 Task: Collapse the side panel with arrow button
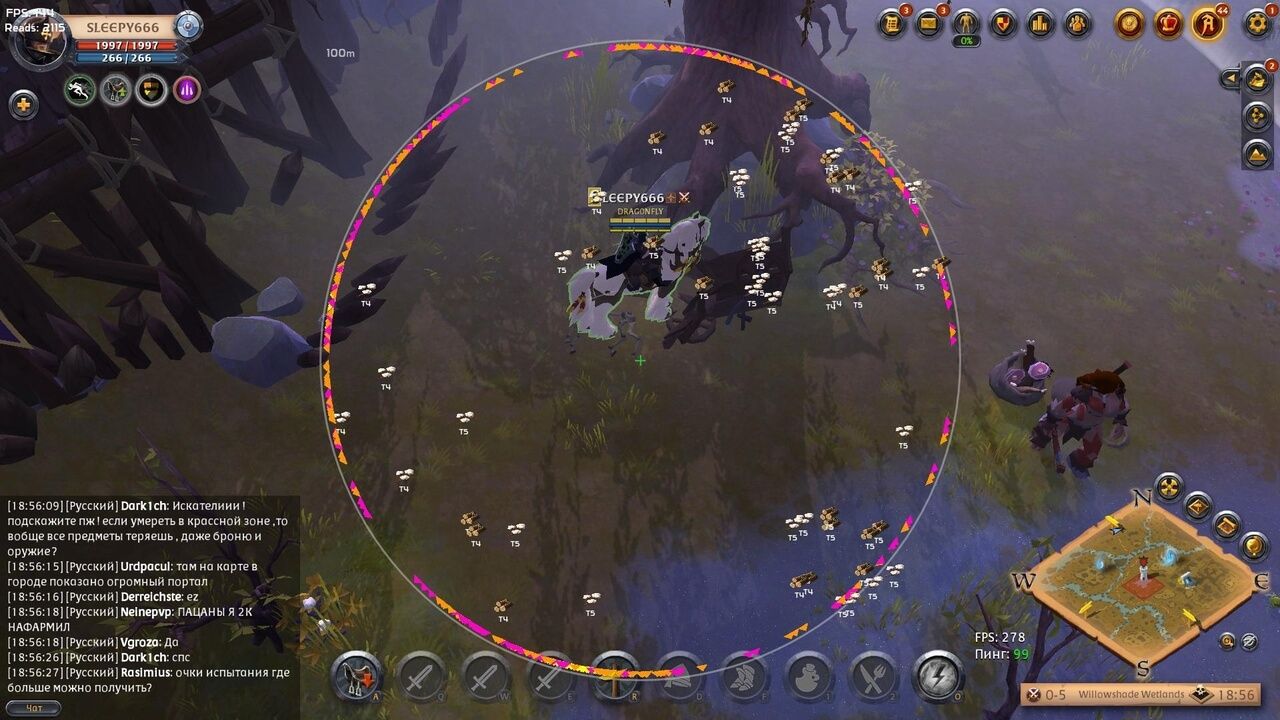(x=1230, y=78)
